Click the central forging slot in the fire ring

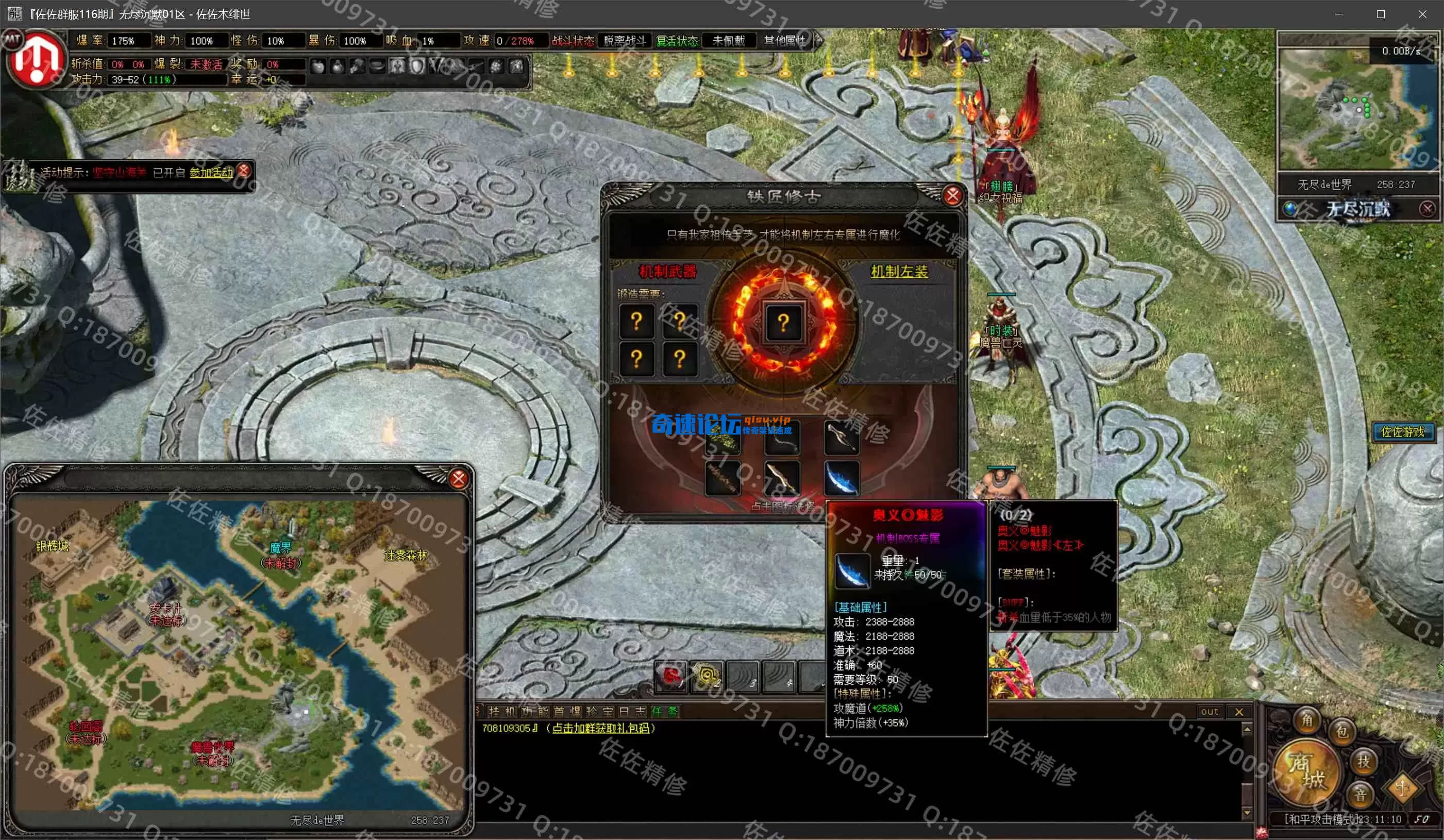pos(783,323)
